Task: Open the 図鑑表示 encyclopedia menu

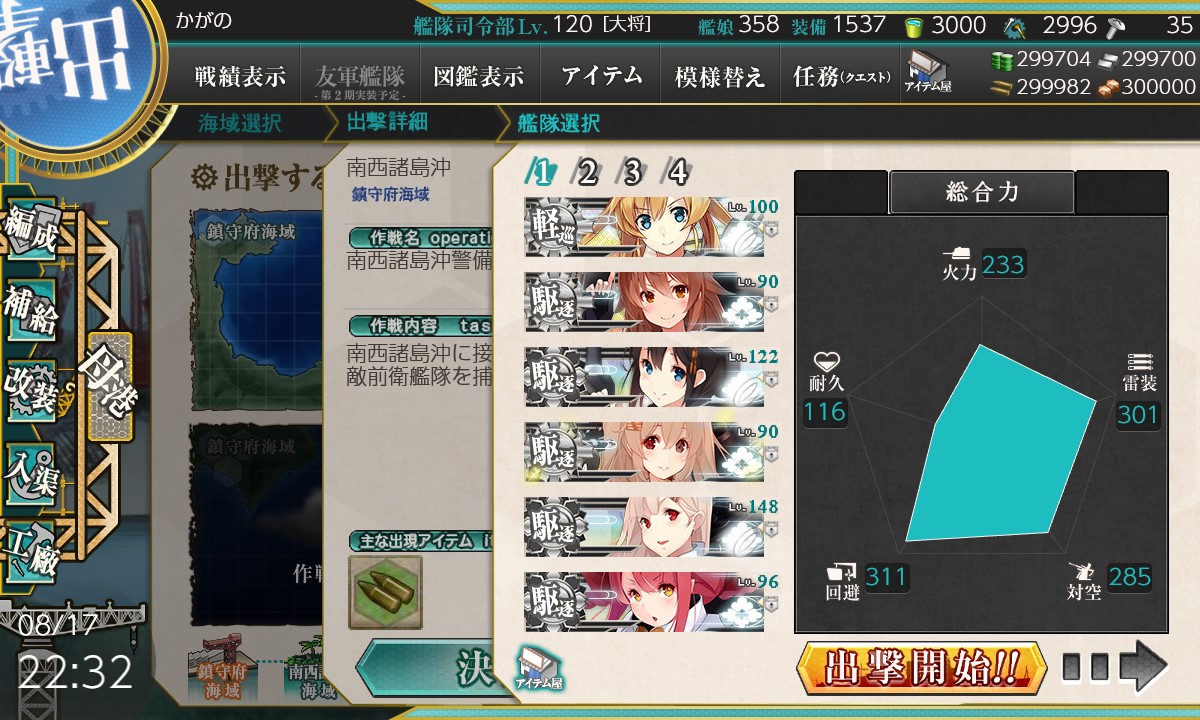Action: [479, 77]
